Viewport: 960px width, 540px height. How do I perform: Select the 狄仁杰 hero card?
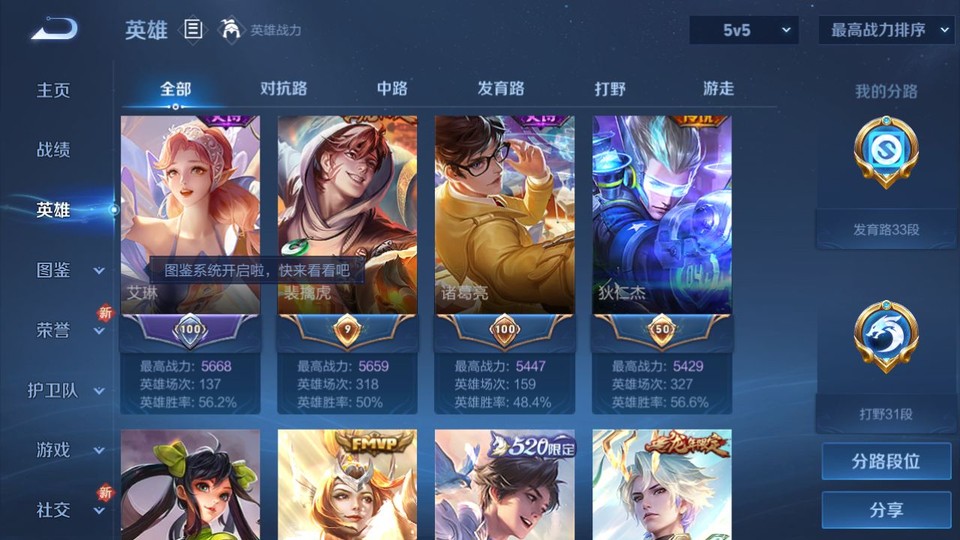(x=661, y=215)
